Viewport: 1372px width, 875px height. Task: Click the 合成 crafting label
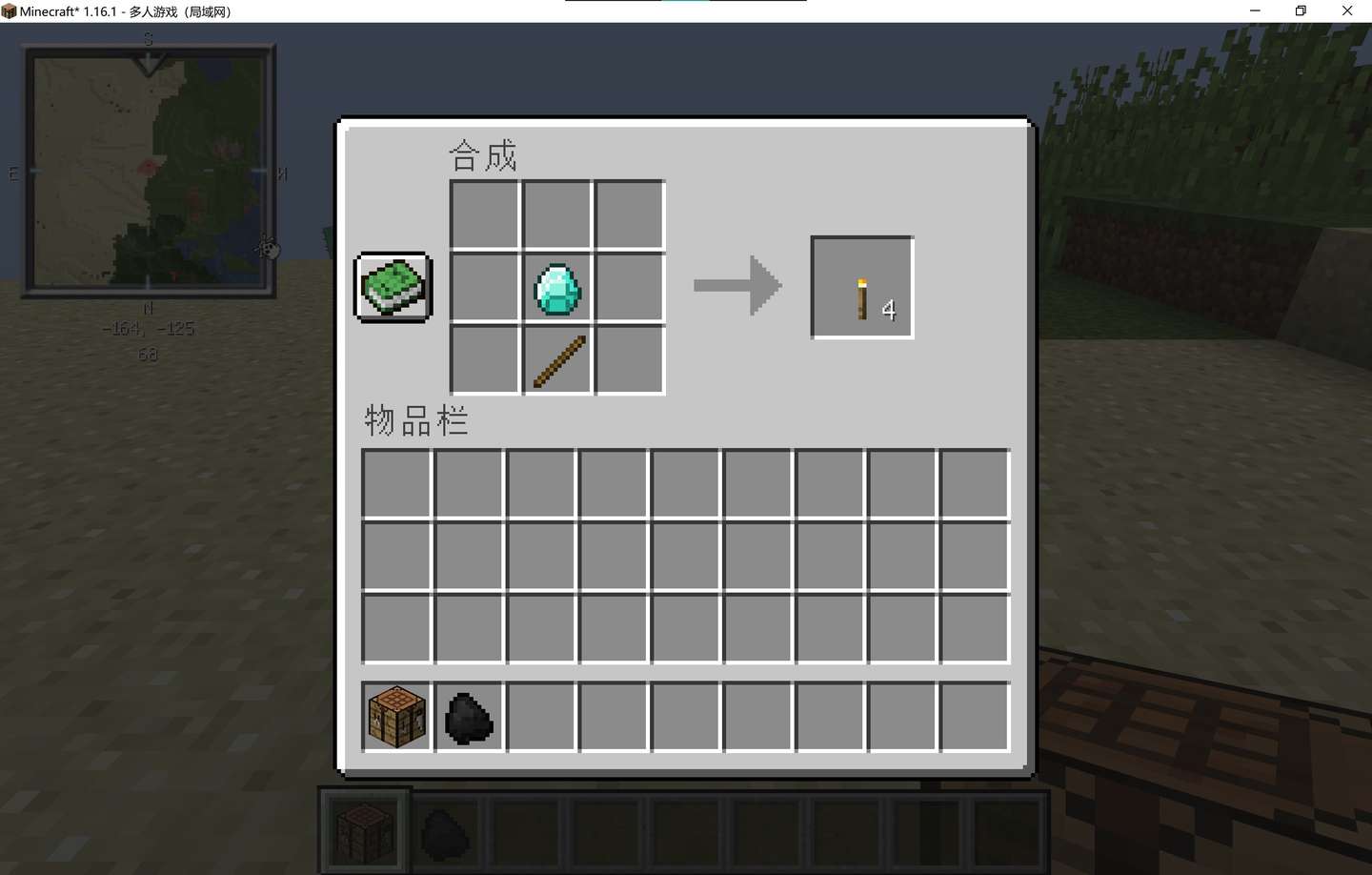[484, 154]
